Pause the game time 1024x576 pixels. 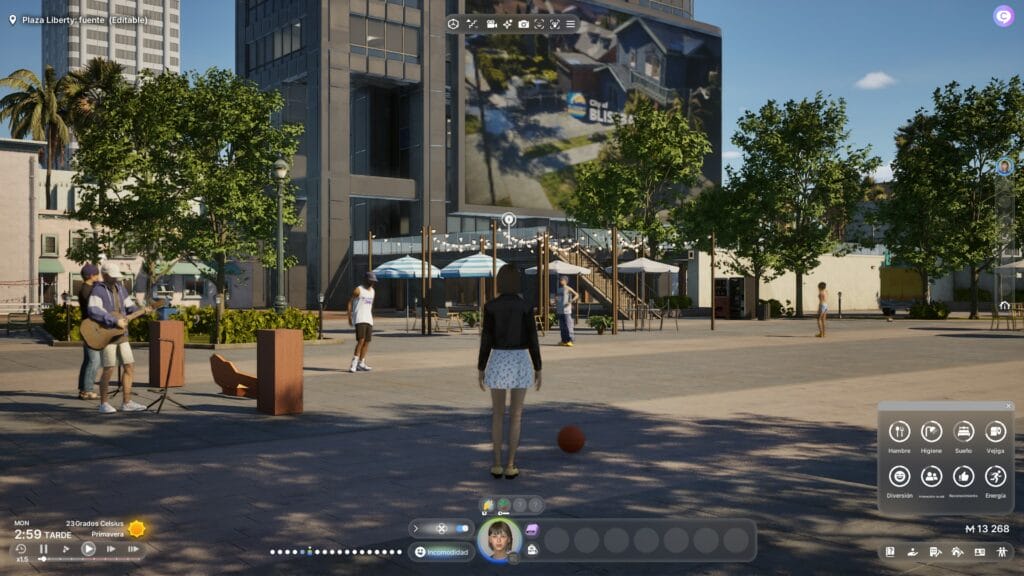point(43,549)
